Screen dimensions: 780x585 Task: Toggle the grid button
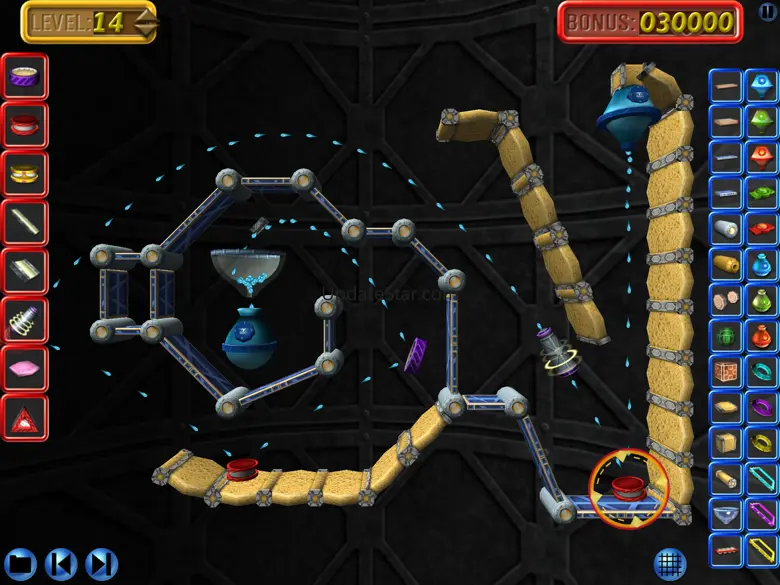(670, 563)
